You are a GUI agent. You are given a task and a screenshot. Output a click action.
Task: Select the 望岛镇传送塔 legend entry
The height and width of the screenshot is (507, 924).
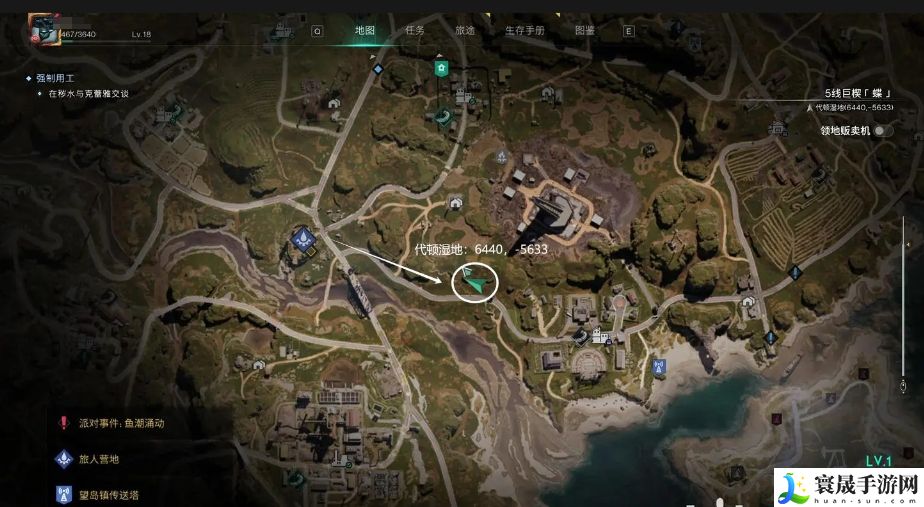point(110,494)
